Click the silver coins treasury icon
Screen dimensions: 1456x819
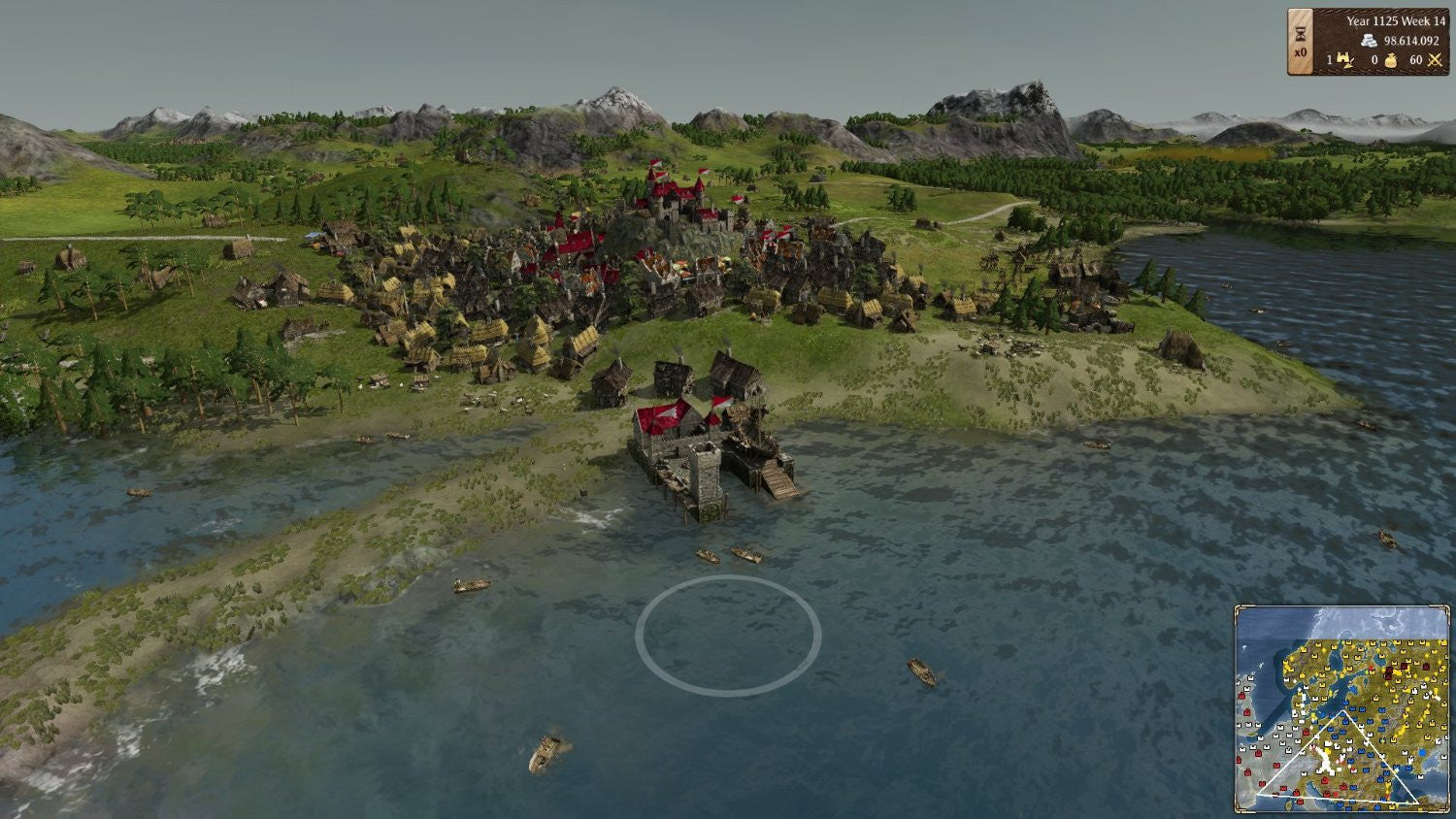[1370, 42]
